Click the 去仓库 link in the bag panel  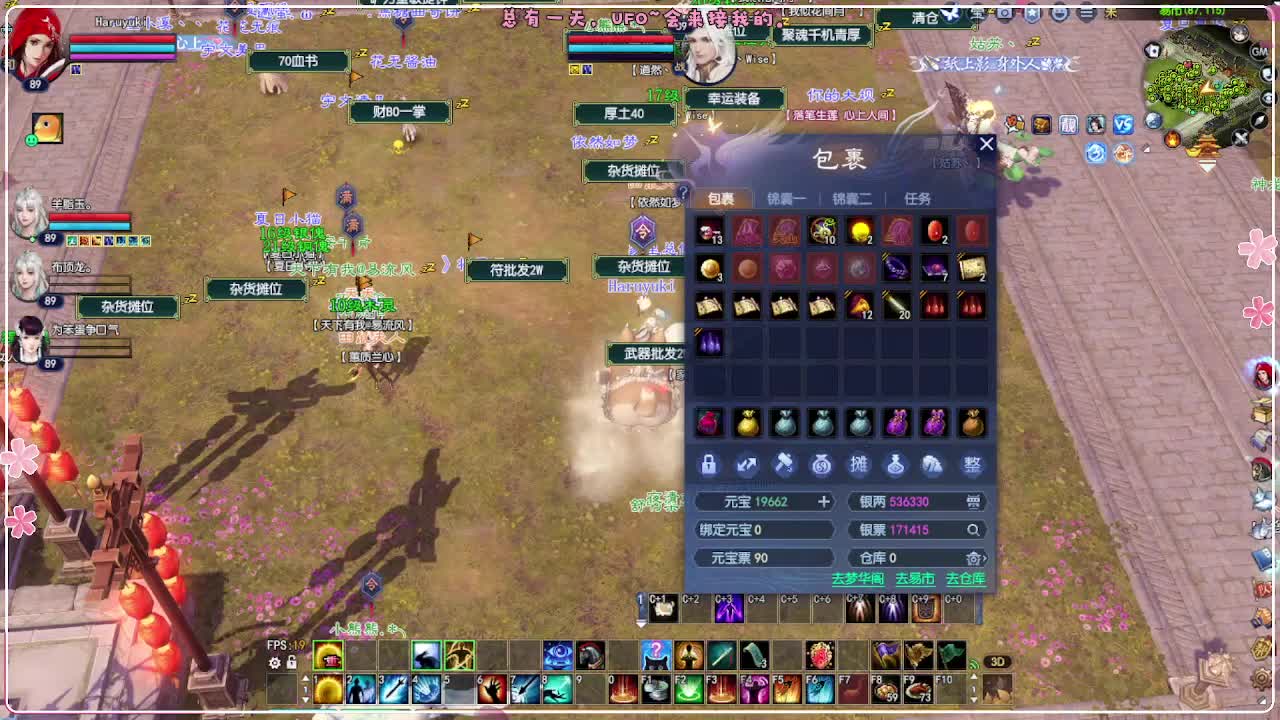click(x=965, y=578)
